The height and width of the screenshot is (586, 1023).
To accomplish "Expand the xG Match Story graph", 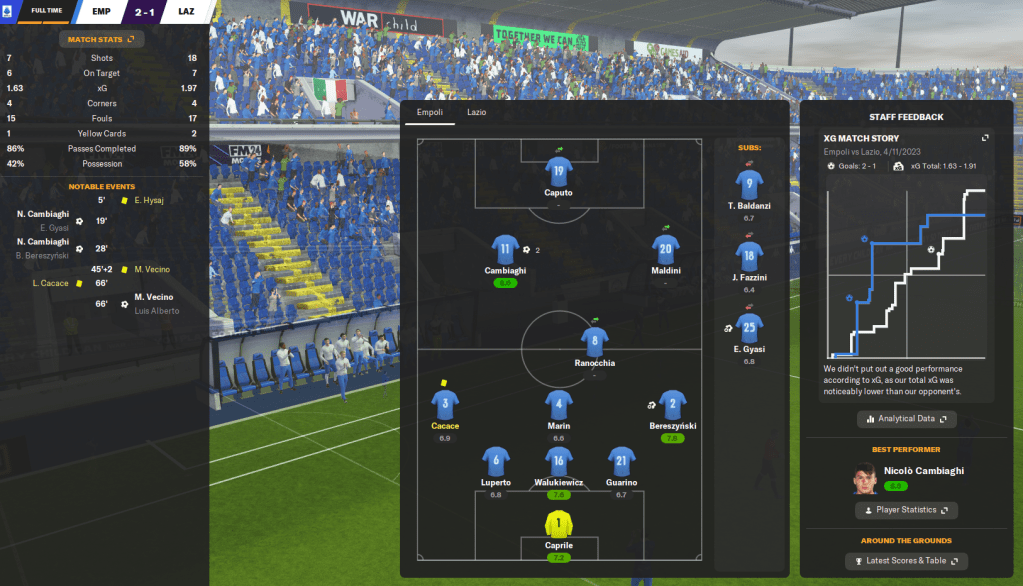I will pos(984,138).
